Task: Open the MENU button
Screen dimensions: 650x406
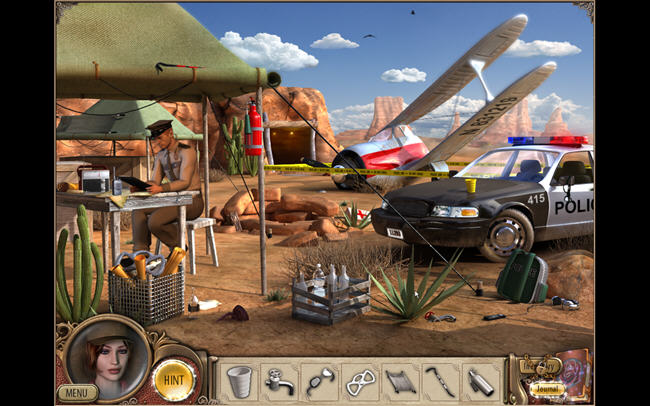Action: coord(77,393)
